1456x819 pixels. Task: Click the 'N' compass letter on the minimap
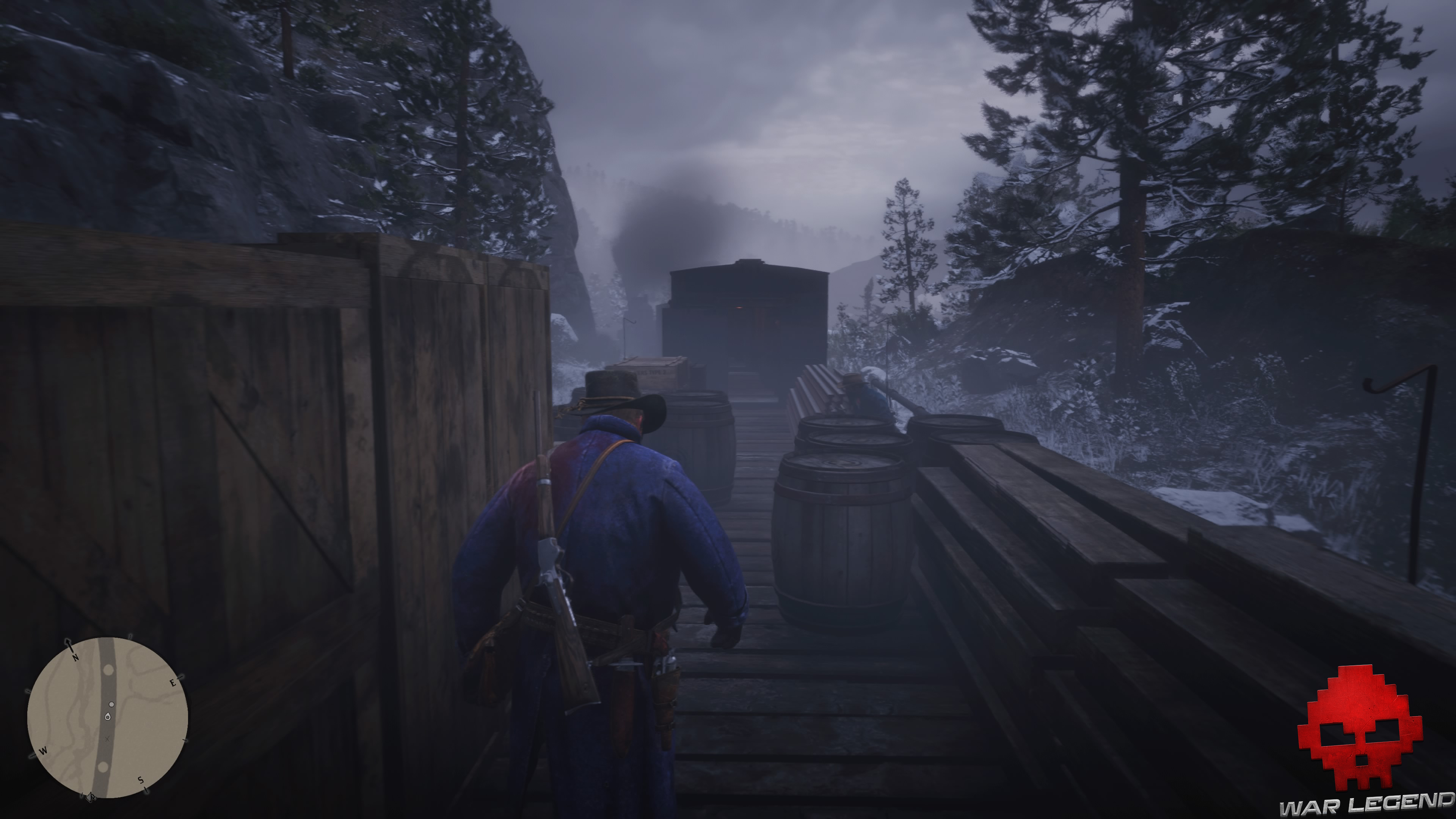[76, 658]
